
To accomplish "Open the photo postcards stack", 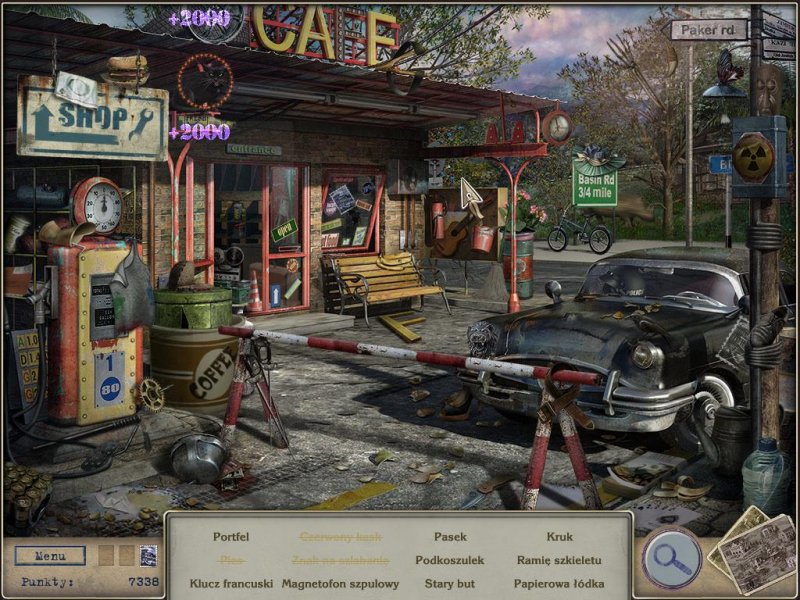I will [x=751, y=549].
